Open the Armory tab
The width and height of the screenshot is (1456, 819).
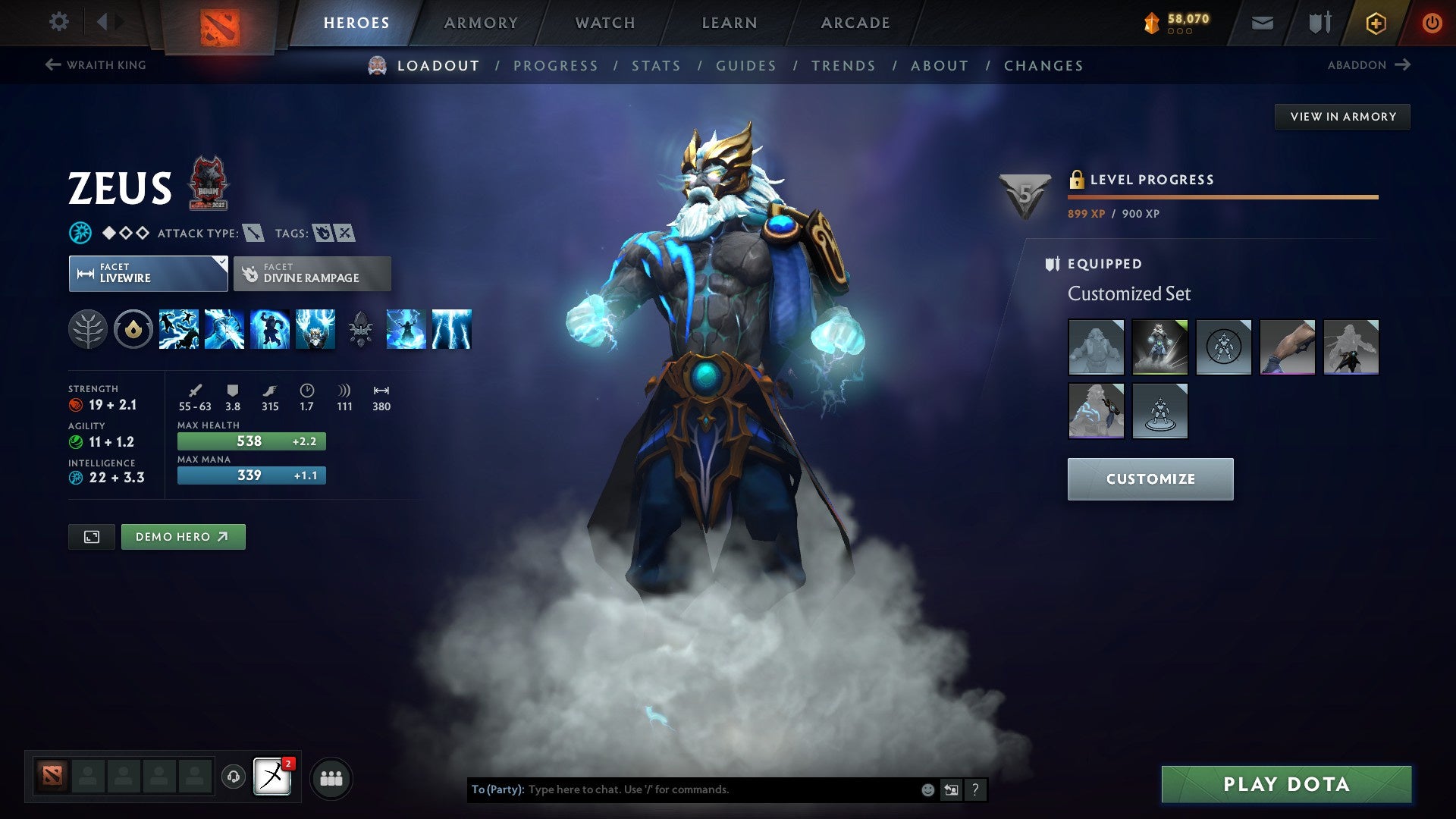pos(481,23)
